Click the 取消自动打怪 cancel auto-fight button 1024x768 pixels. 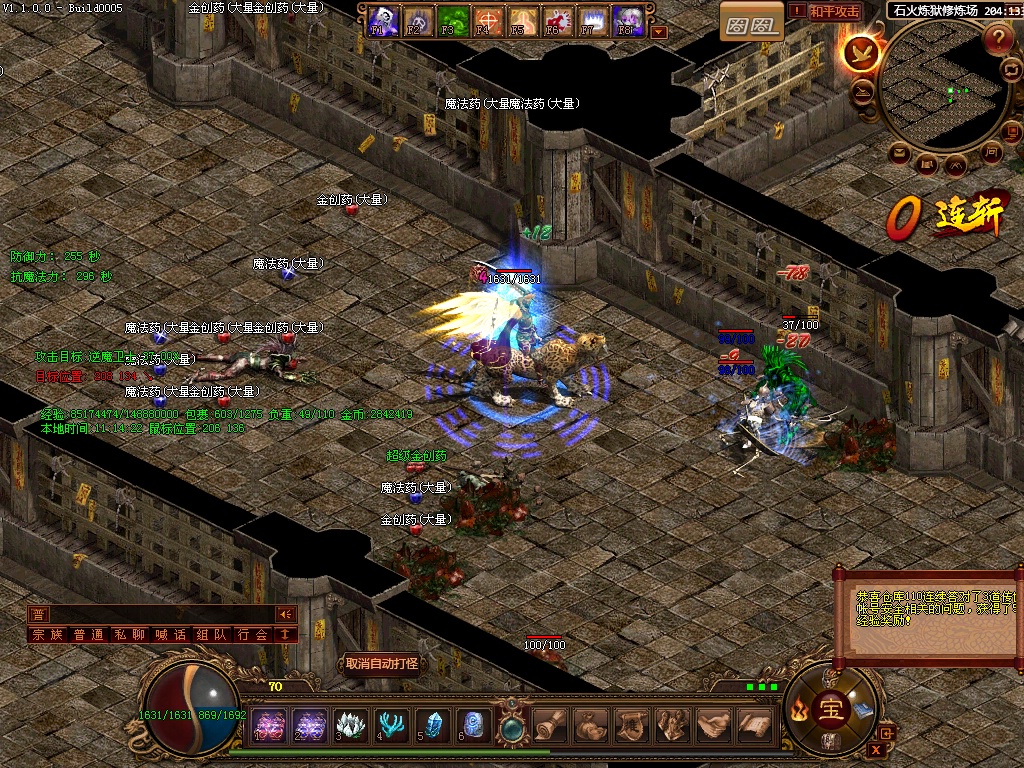tap(382, 663)
